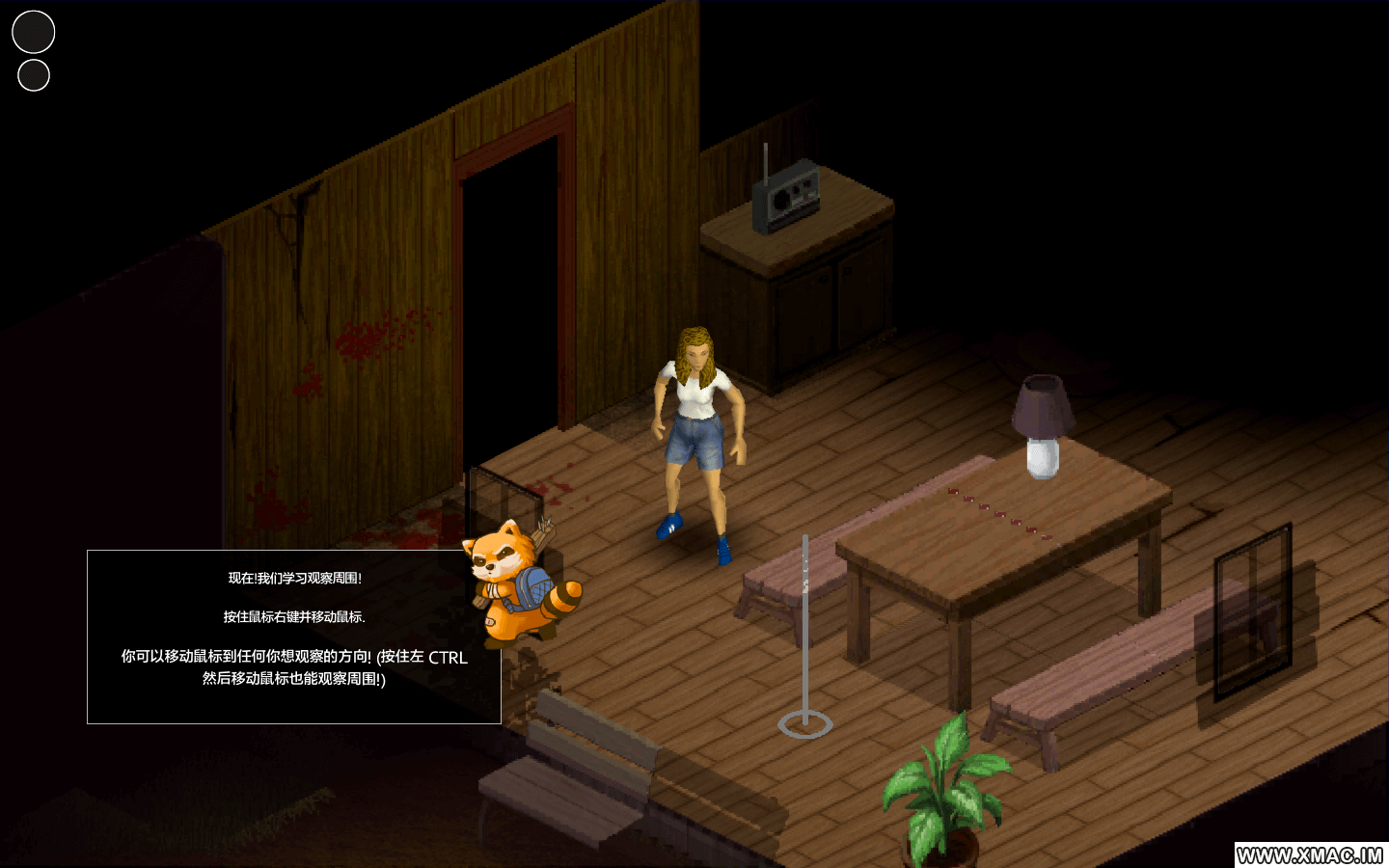Screen dimensions: 1389x868
Task: Open the WWW.XMAC.IM watermark link
Action: click(x=1310, y=855)
